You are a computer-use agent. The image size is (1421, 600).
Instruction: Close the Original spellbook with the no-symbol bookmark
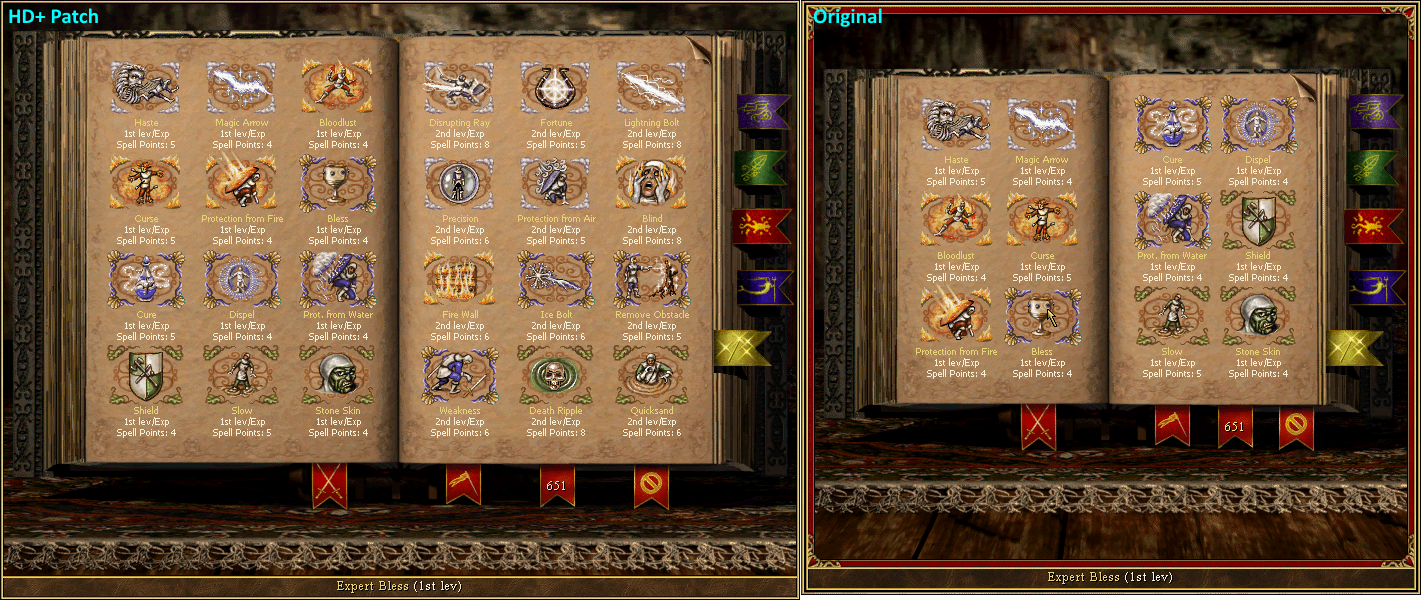[1296, 428]
